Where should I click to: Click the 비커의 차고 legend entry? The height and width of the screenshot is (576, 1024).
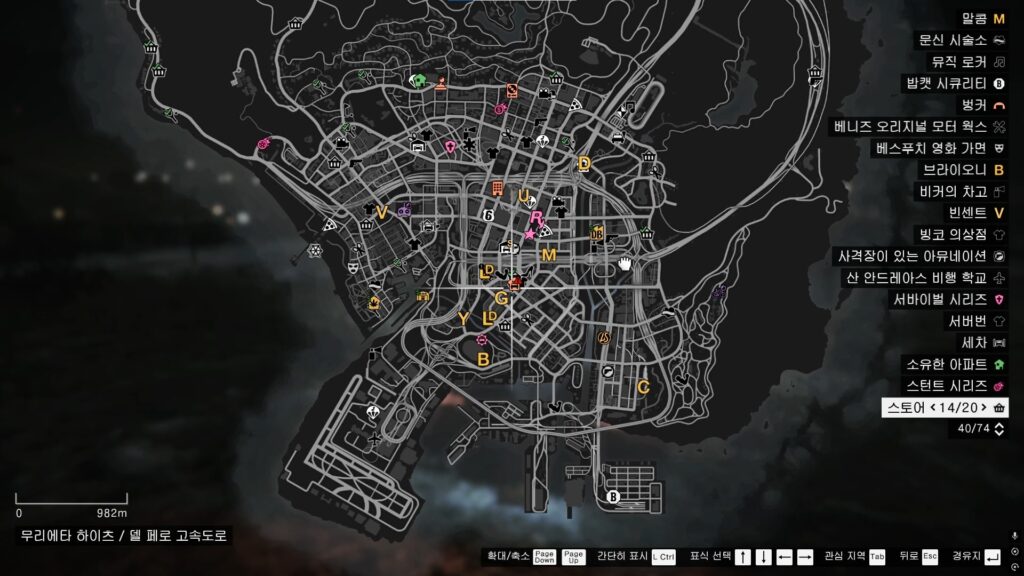click(962, 191)
